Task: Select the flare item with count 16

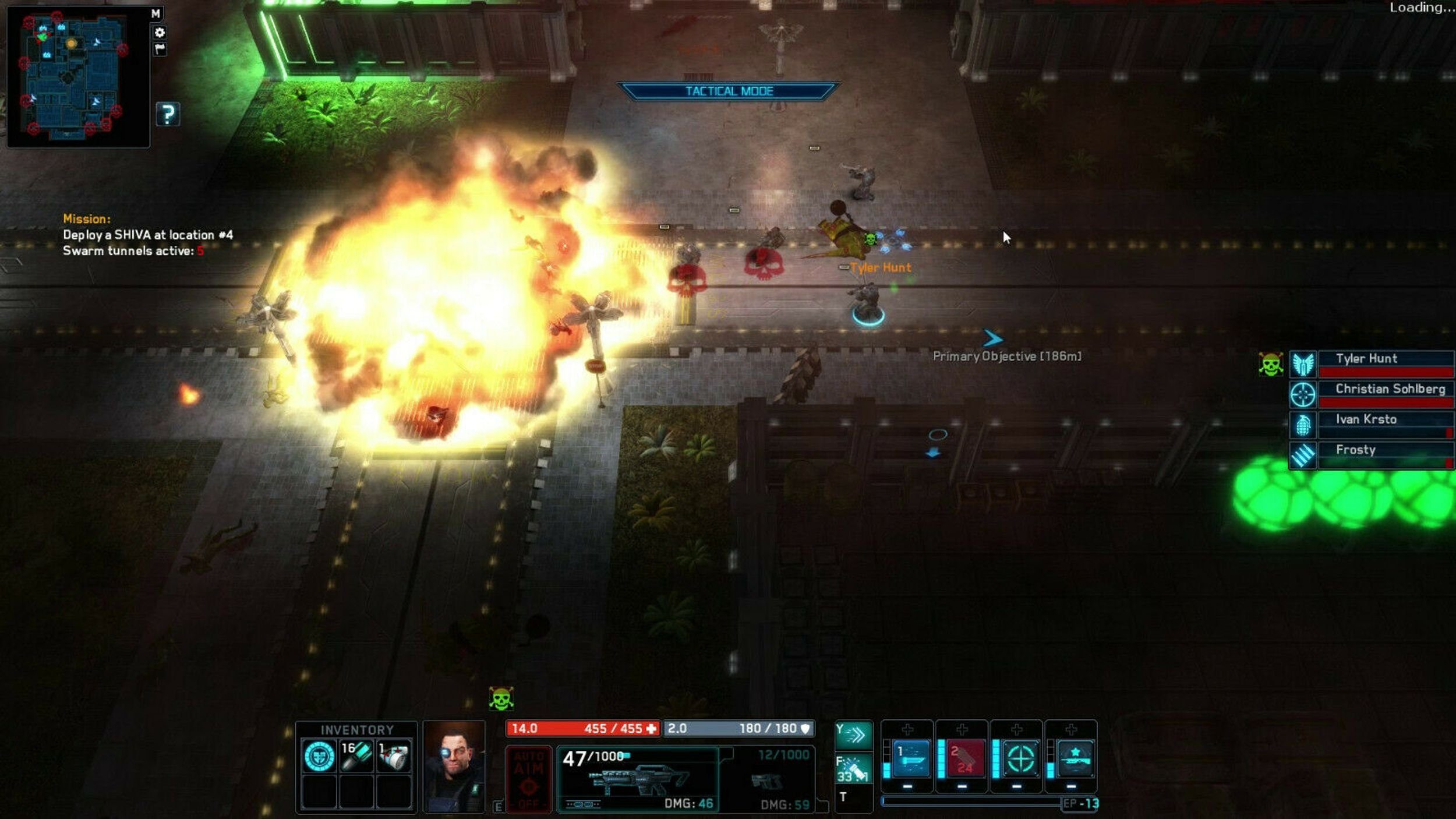Action: (356, 756)
